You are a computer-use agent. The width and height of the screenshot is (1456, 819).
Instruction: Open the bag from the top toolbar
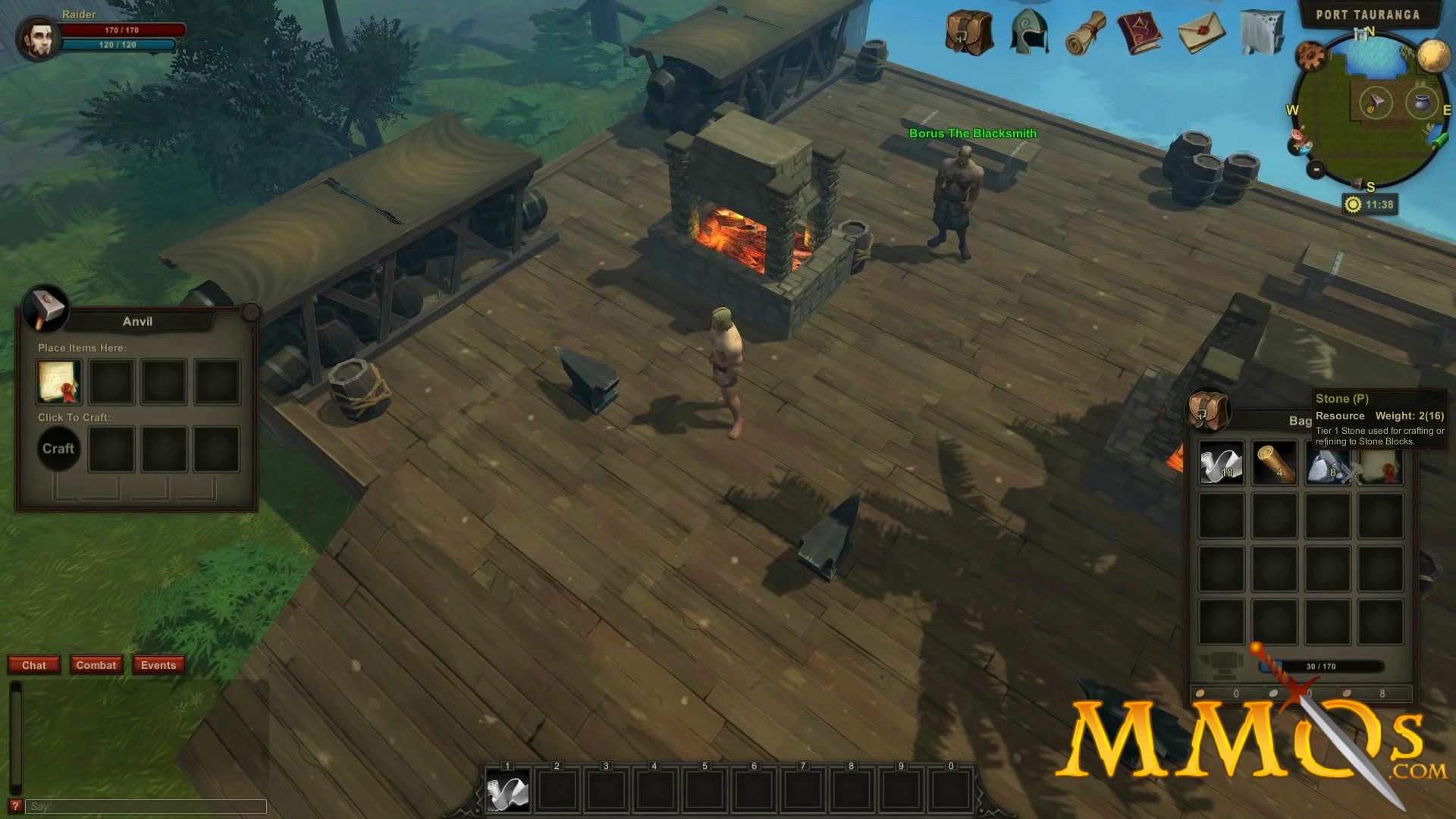tap(969, 33)
